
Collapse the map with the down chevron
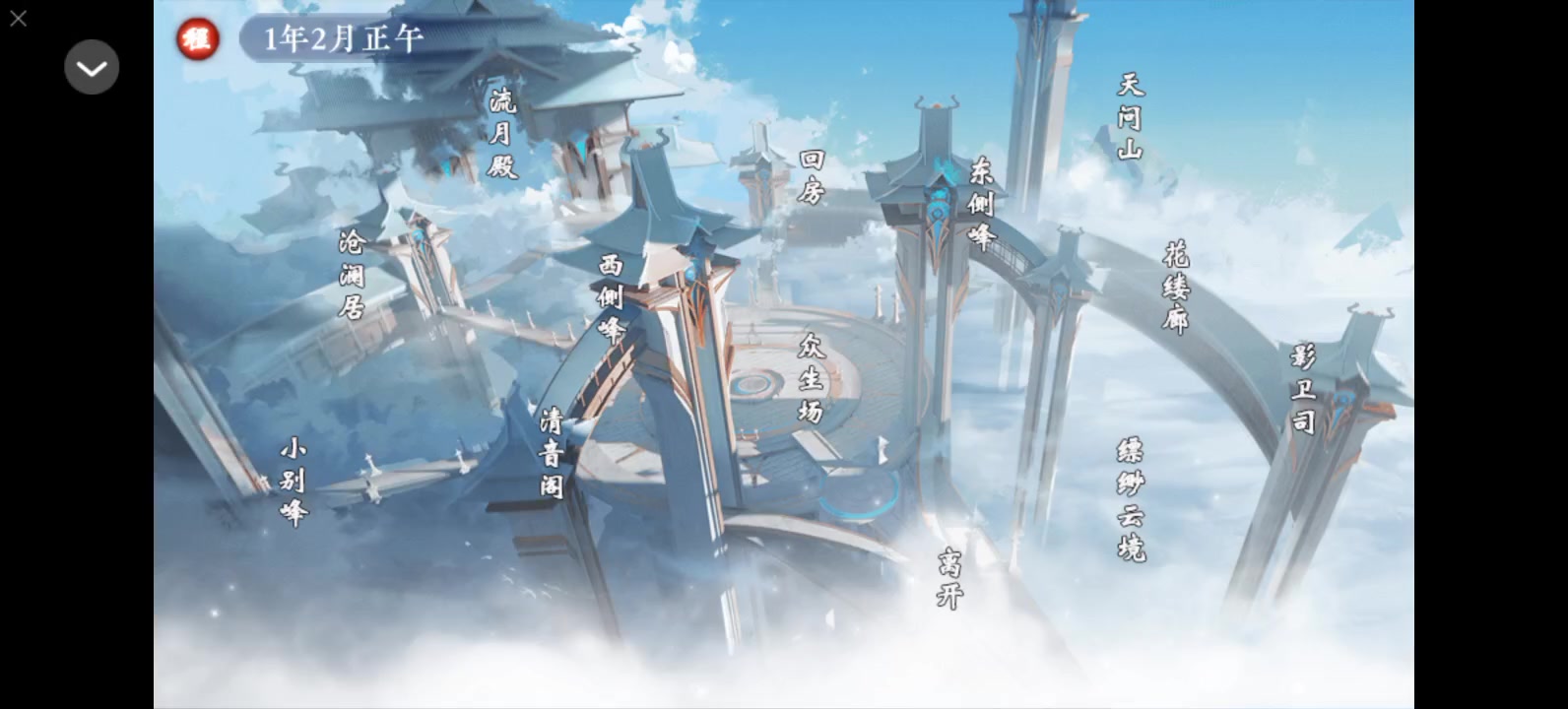(92, 67)
